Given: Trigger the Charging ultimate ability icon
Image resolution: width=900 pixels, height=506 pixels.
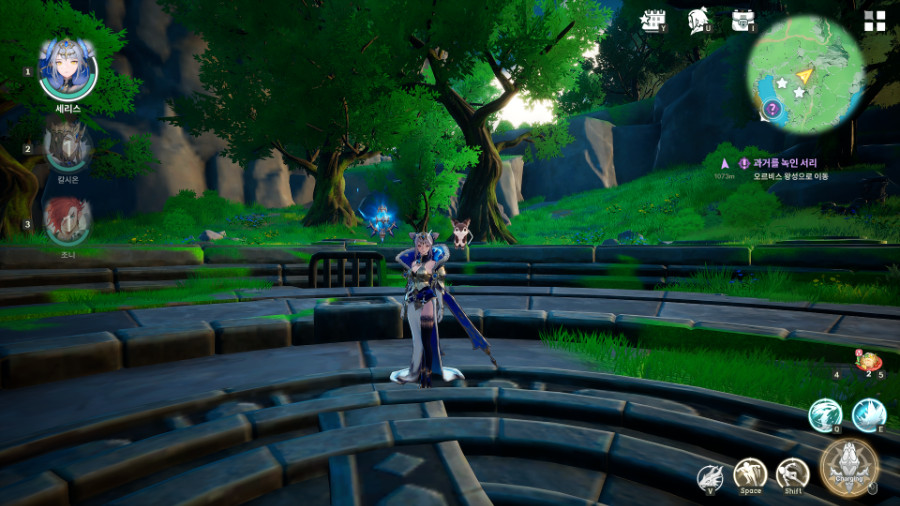Looking at the screenshot, I should (x=849, y=467).
